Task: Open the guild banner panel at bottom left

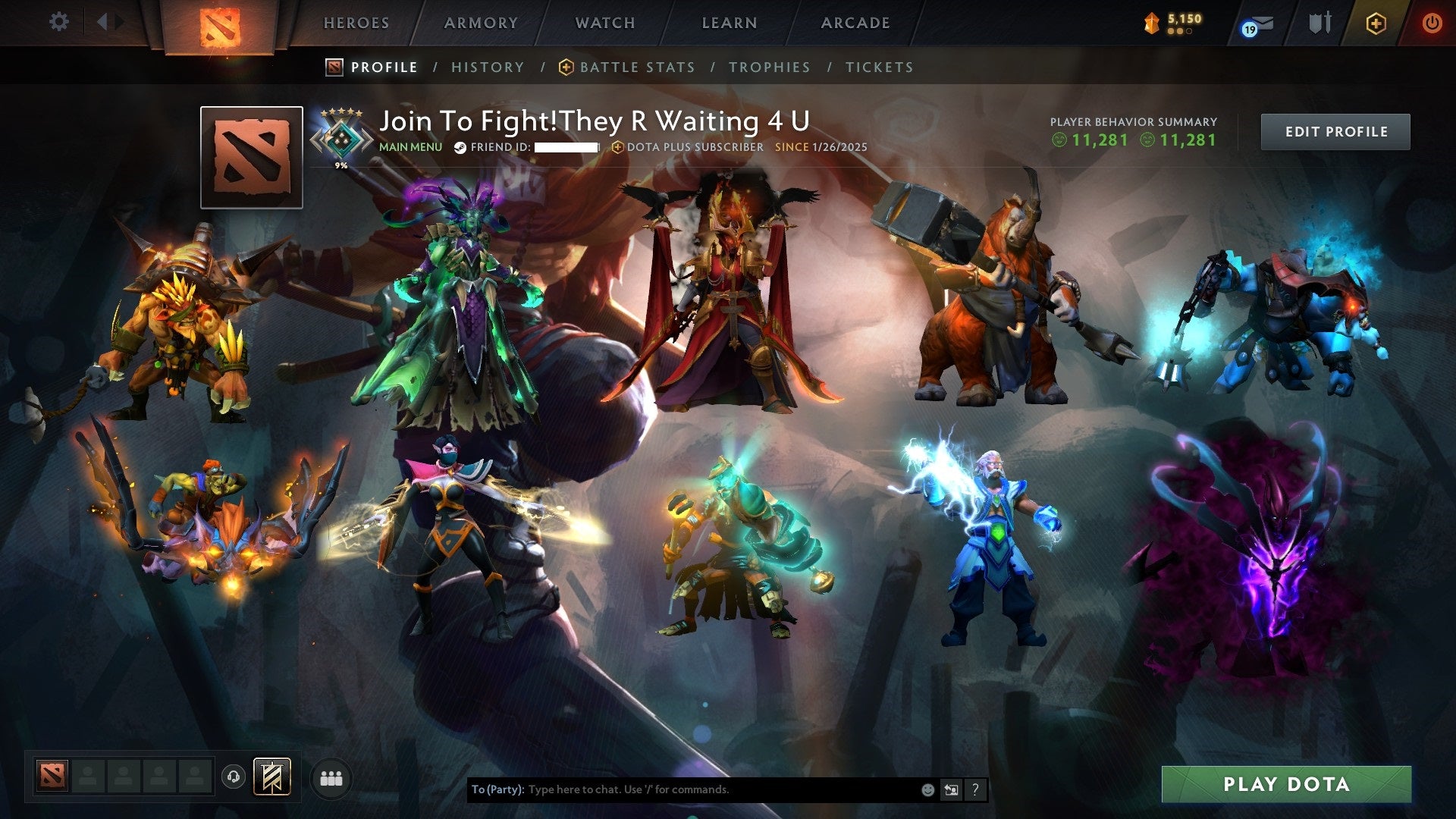Action: click(x=271, y=777)
